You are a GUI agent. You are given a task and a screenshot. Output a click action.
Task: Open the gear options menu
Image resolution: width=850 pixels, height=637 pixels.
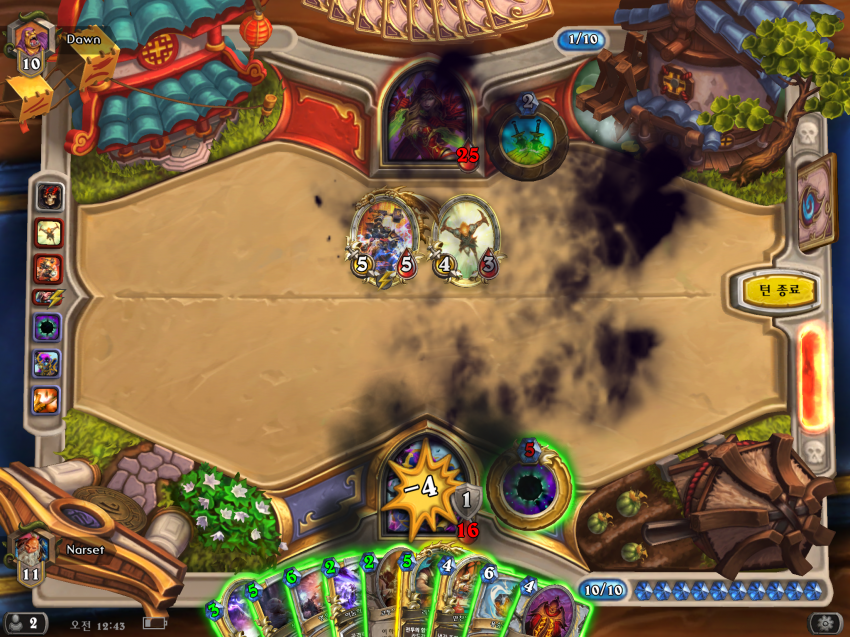pyautogui.click(x=826, y=622)
